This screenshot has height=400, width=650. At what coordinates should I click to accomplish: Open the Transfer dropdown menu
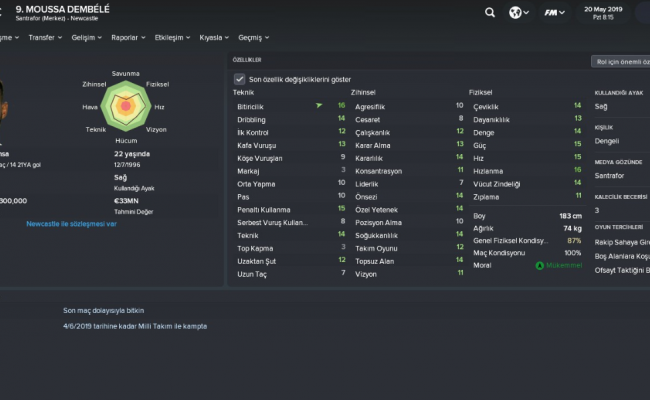coord(45,38)
